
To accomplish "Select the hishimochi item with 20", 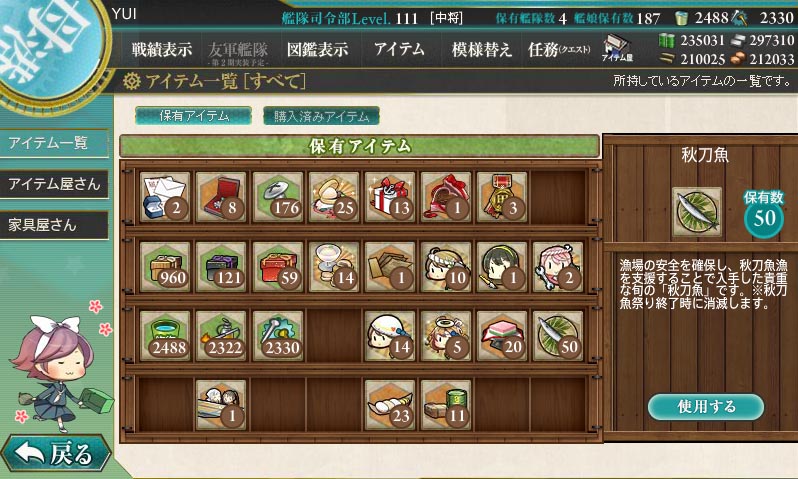I will [x=501, y=333].
